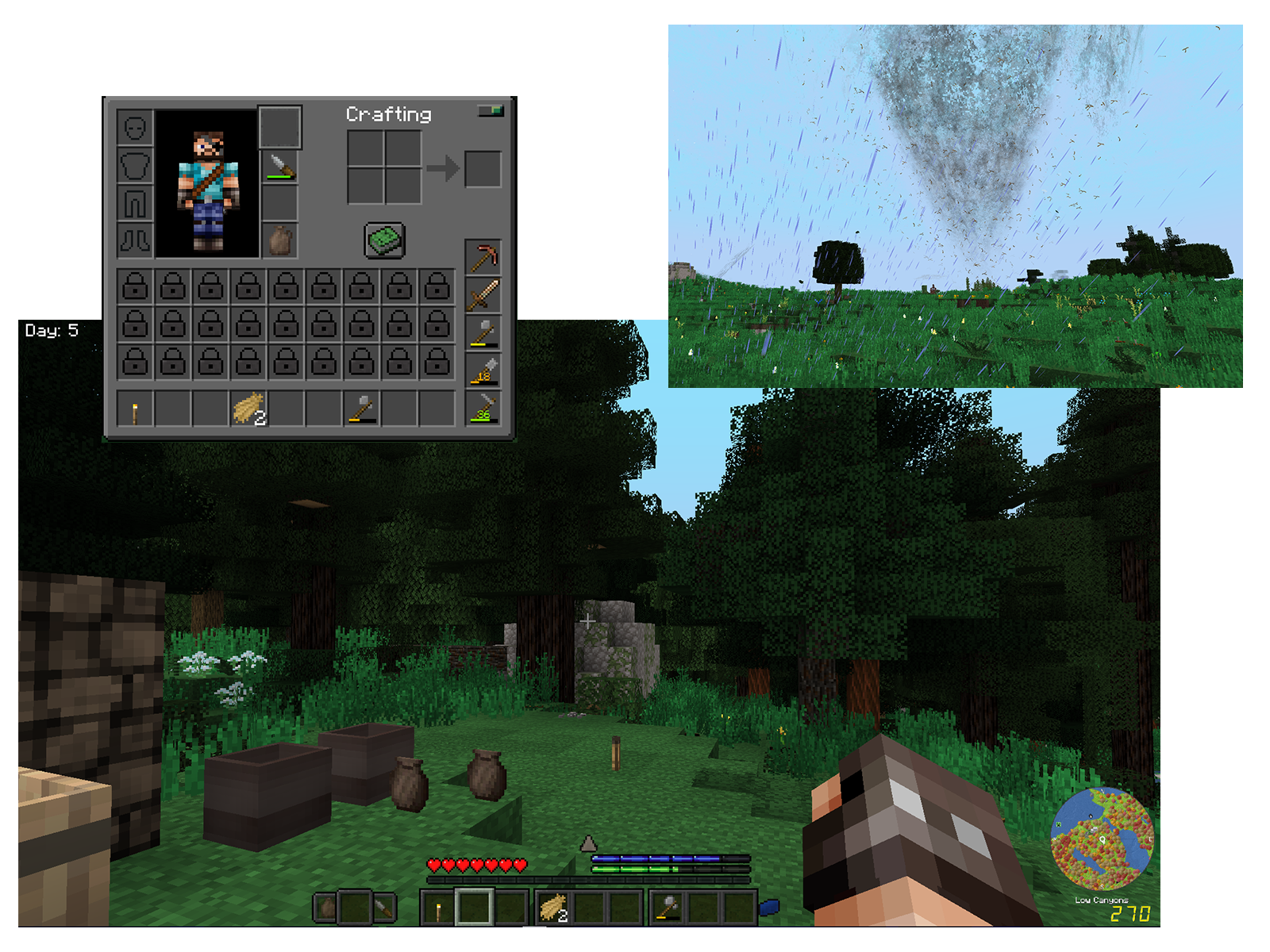Click the chestplate armor slot
Viewport: 1270px width, 952px height.
pos(135,165)
